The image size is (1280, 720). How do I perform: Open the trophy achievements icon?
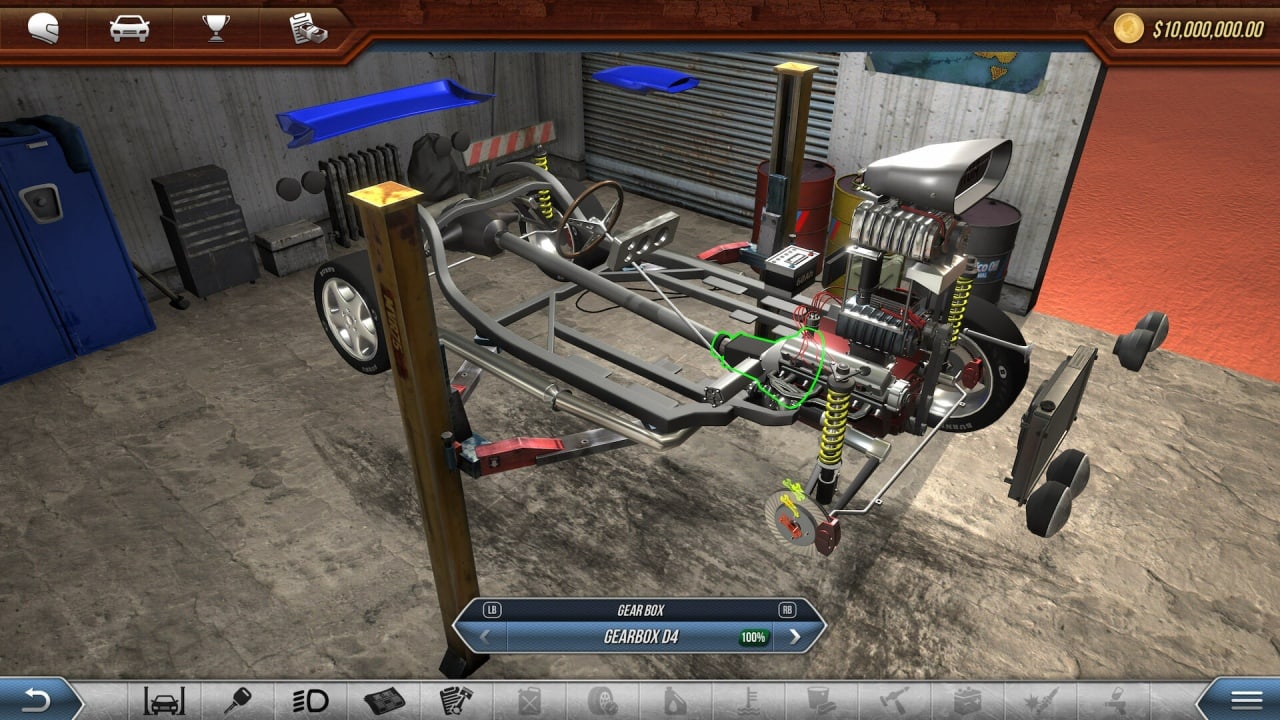(216, 25)
